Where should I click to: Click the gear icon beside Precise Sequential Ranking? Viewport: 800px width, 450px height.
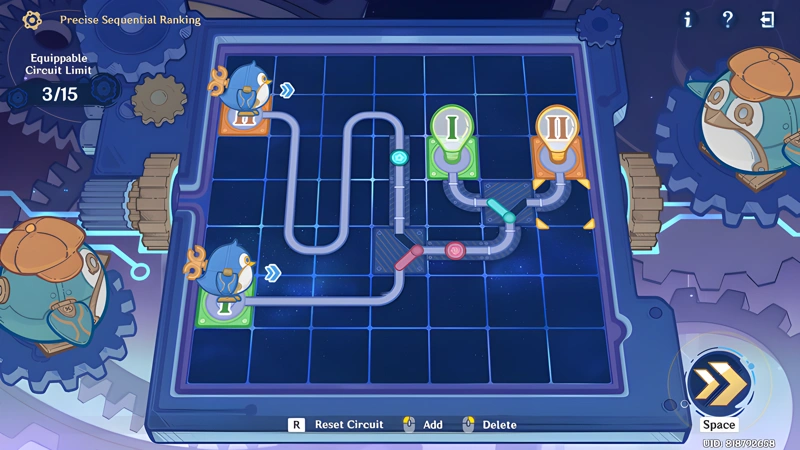click(x=32, y=19)
